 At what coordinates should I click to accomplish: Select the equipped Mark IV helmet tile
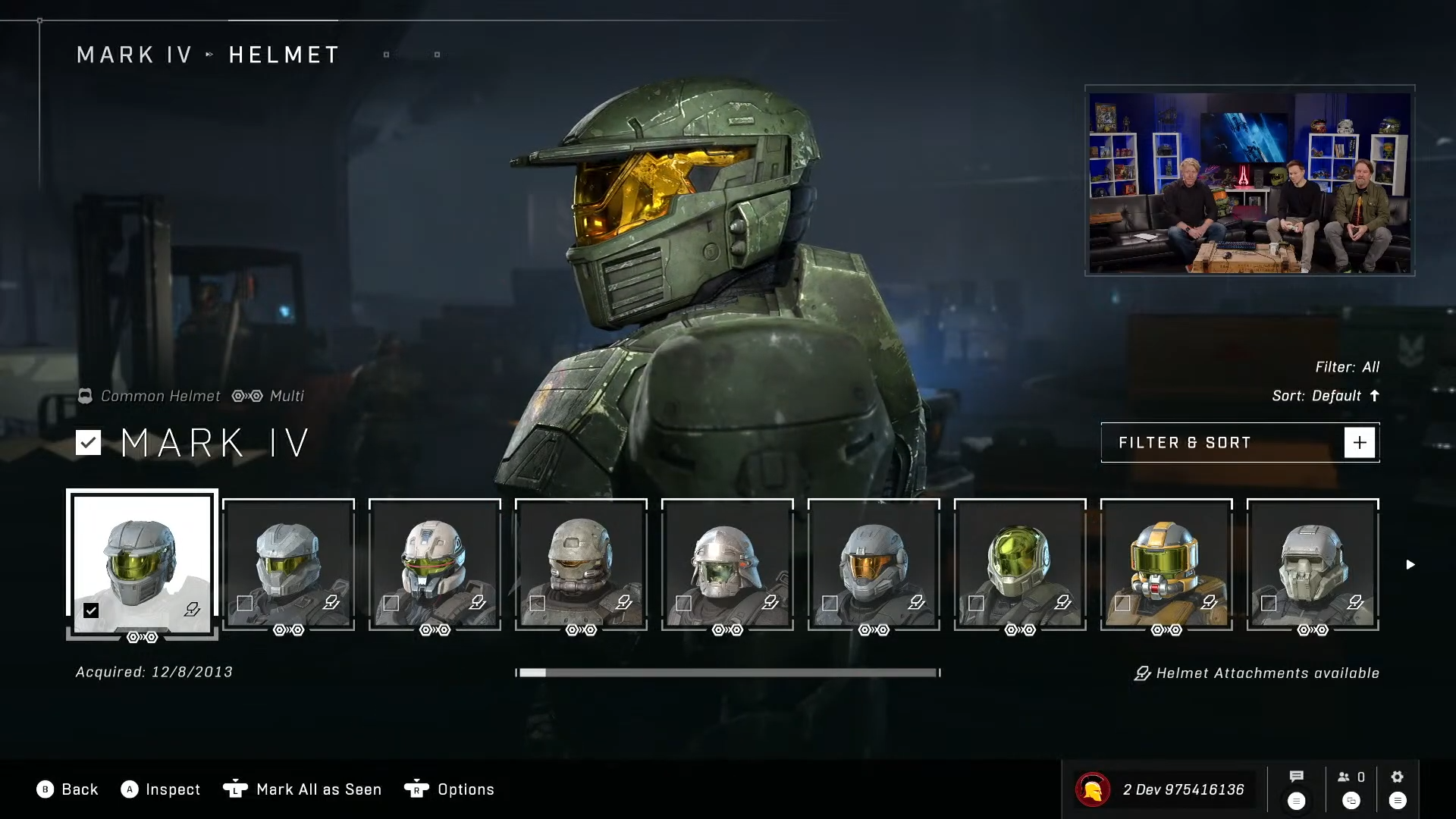(142, 564)
